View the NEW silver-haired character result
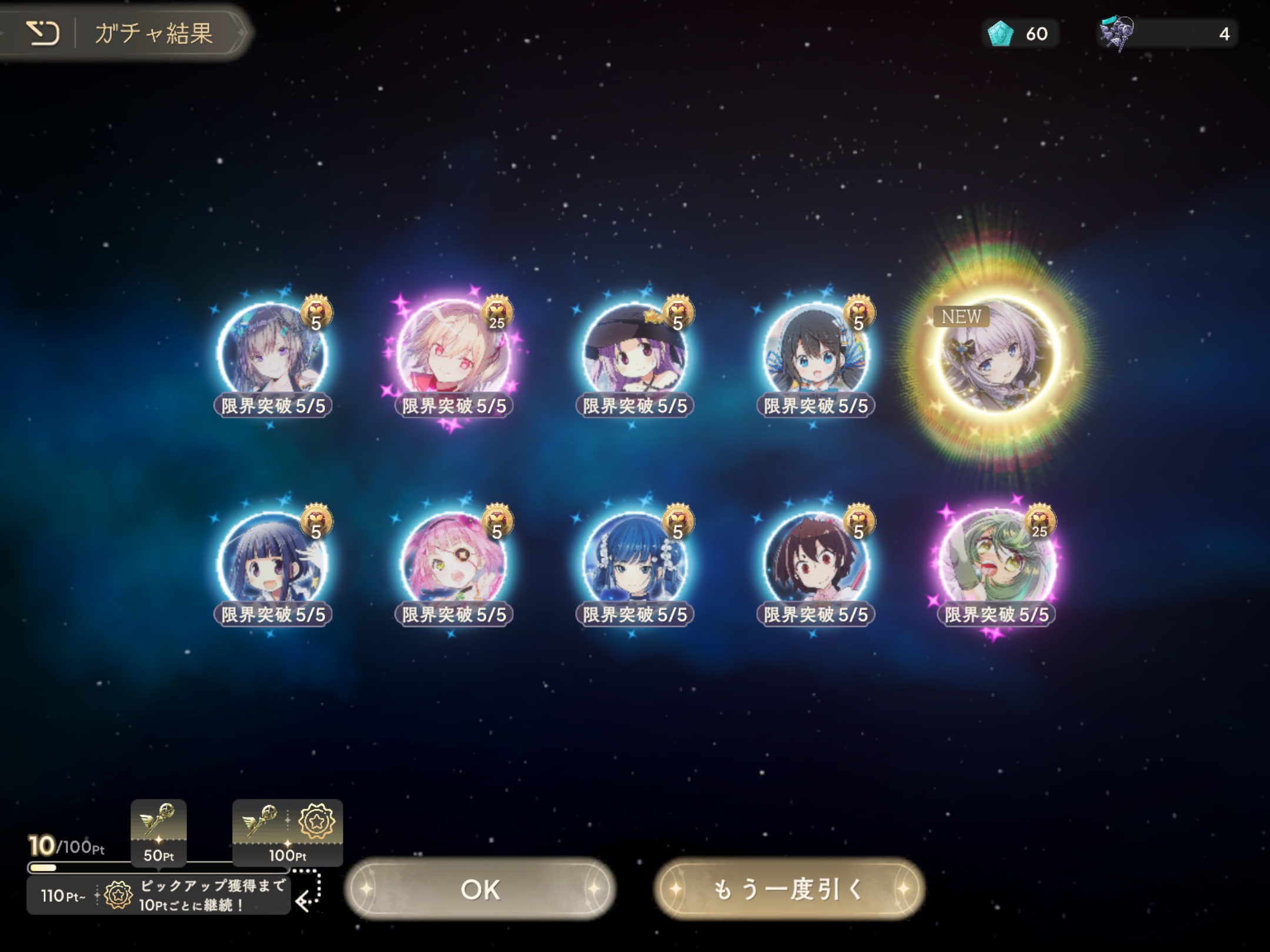This screenshot has width=1270, height=952. click(x=996, y=354)
